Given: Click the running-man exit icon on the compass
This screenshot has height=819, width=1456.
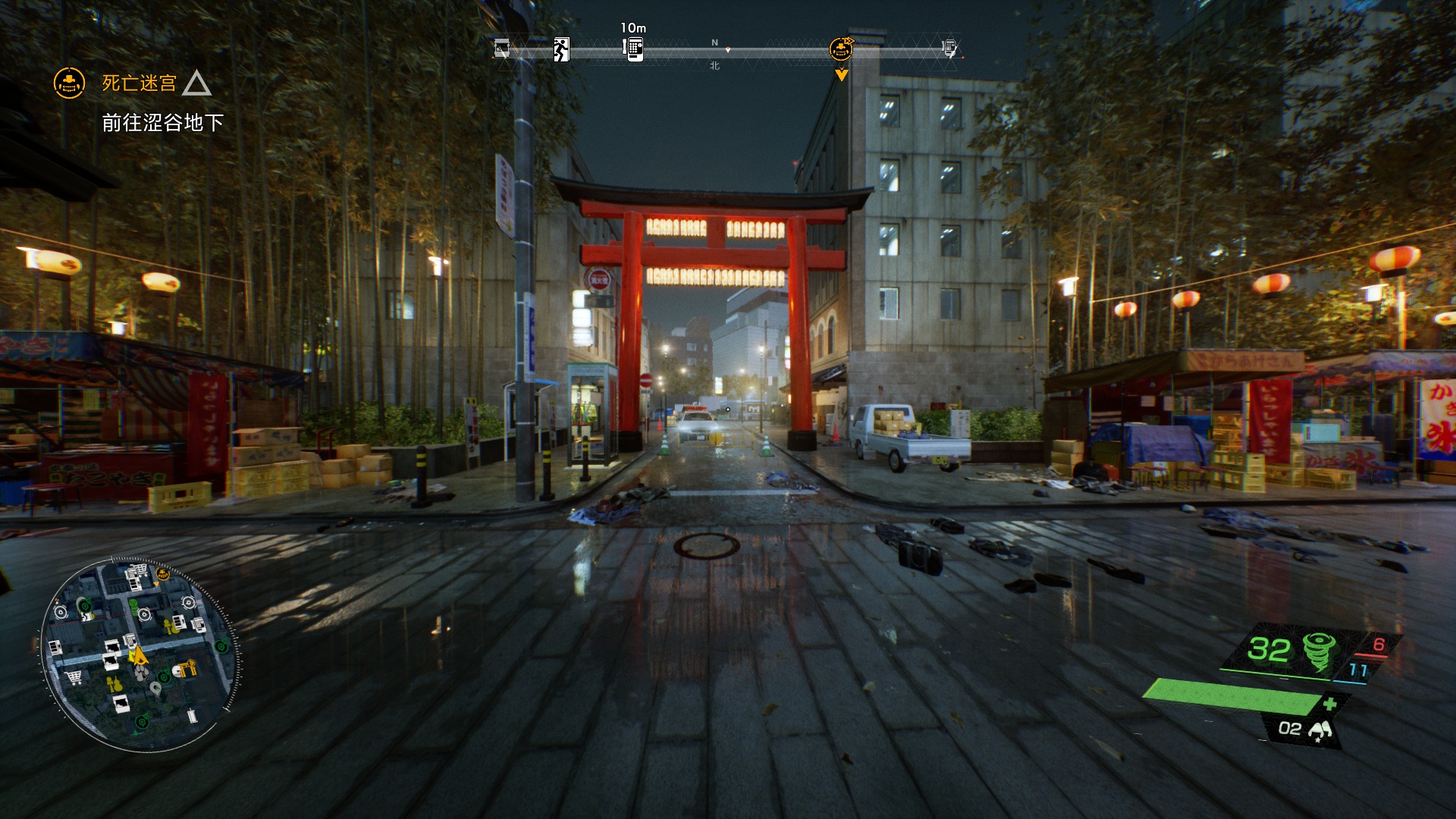Looking at the screenshot, I should (561, 49).
